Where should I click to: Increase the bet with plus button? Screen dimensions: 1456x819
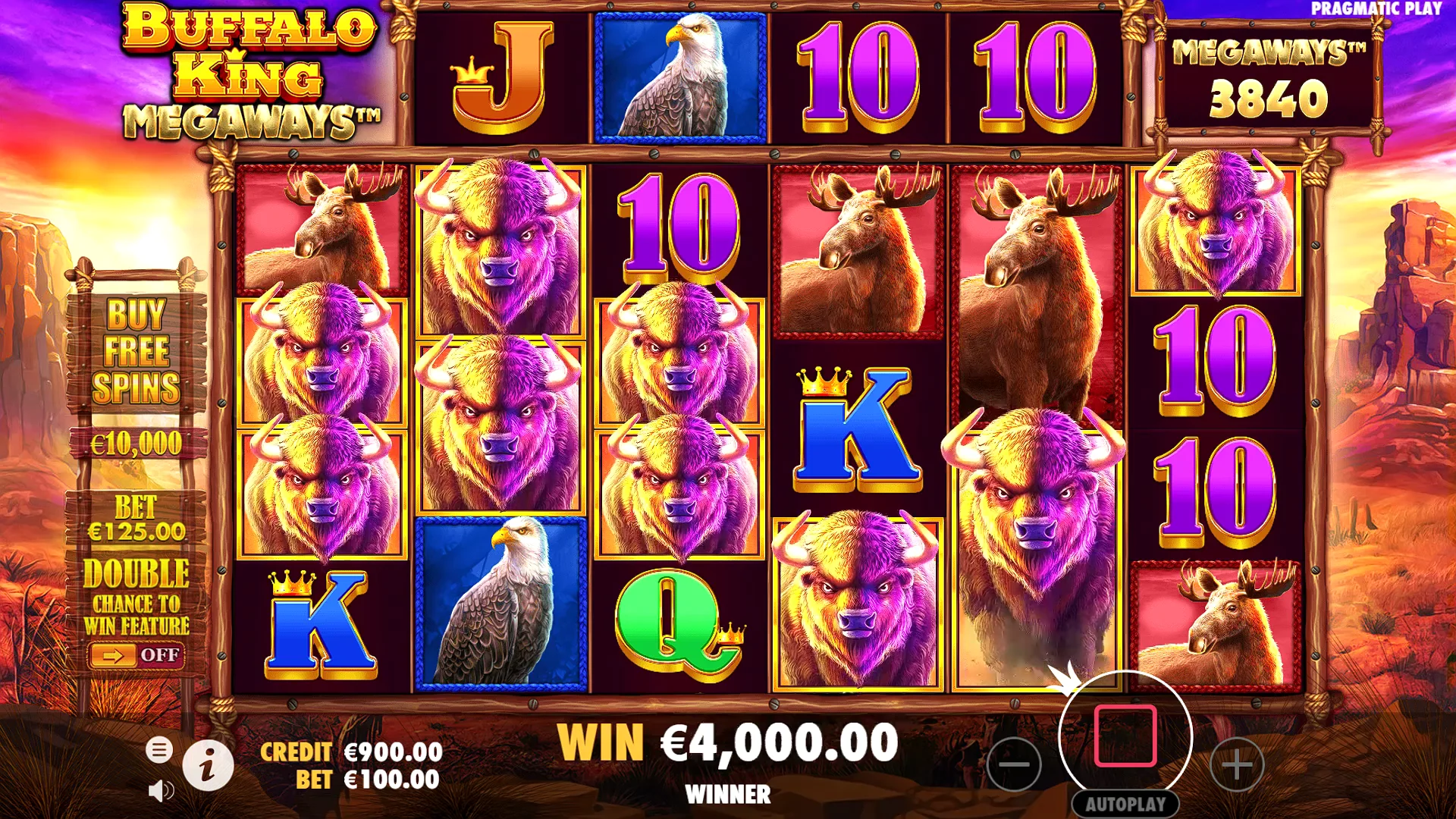(1237, 764)
